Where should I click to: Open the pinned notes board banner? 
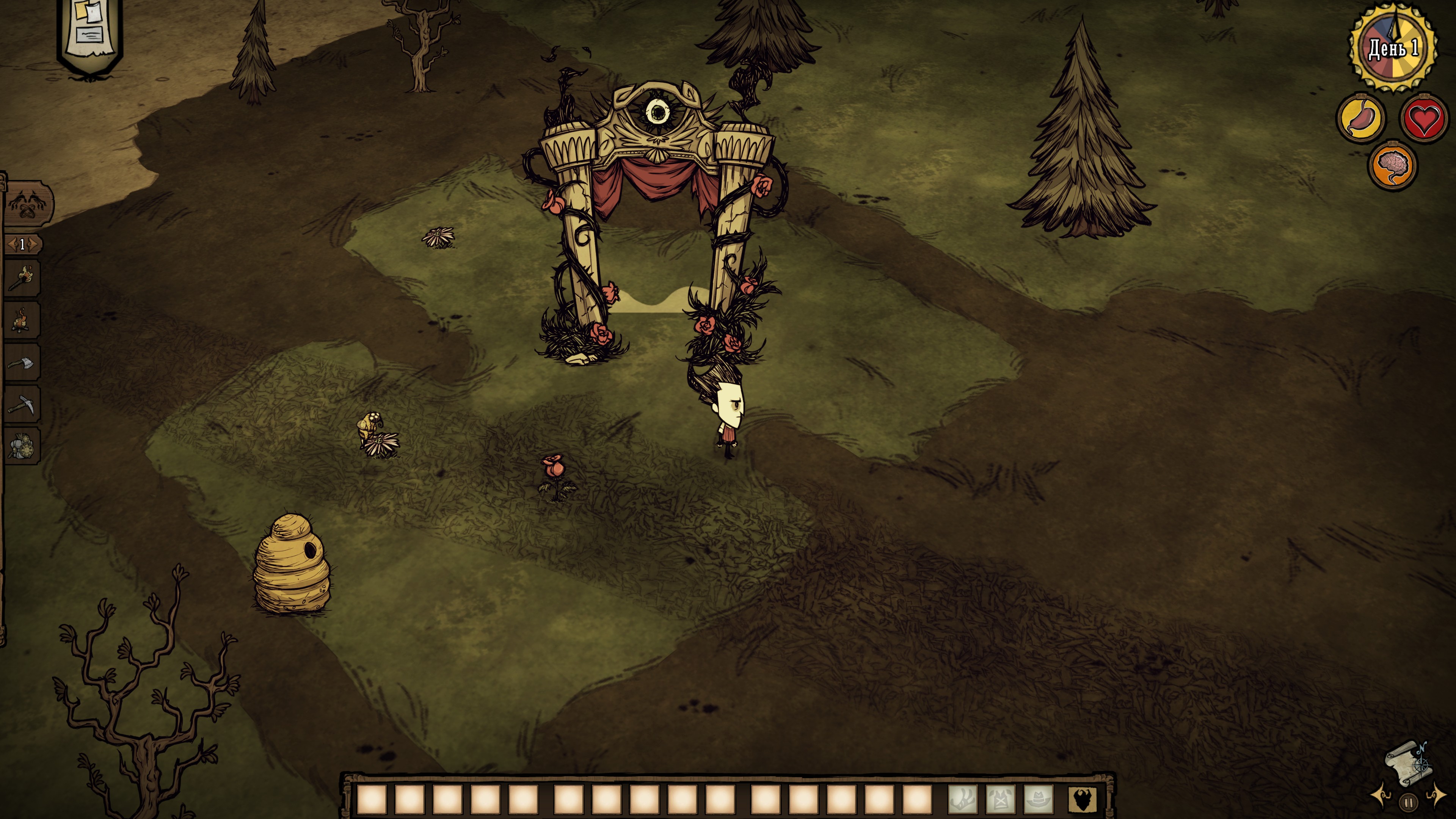(89, 33)
